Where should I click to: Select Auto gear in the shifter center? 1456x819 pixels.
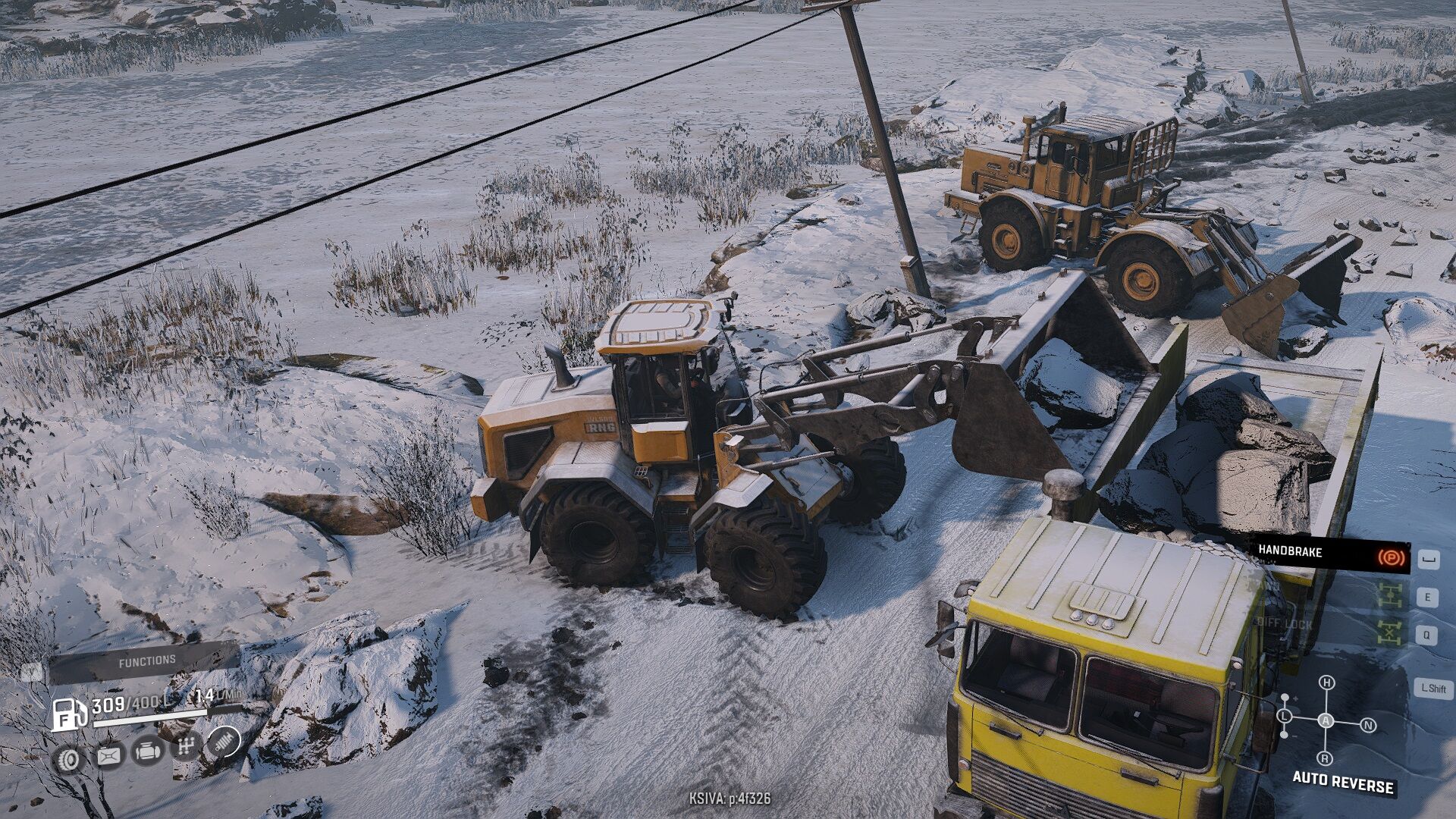tap(1326, 720)
